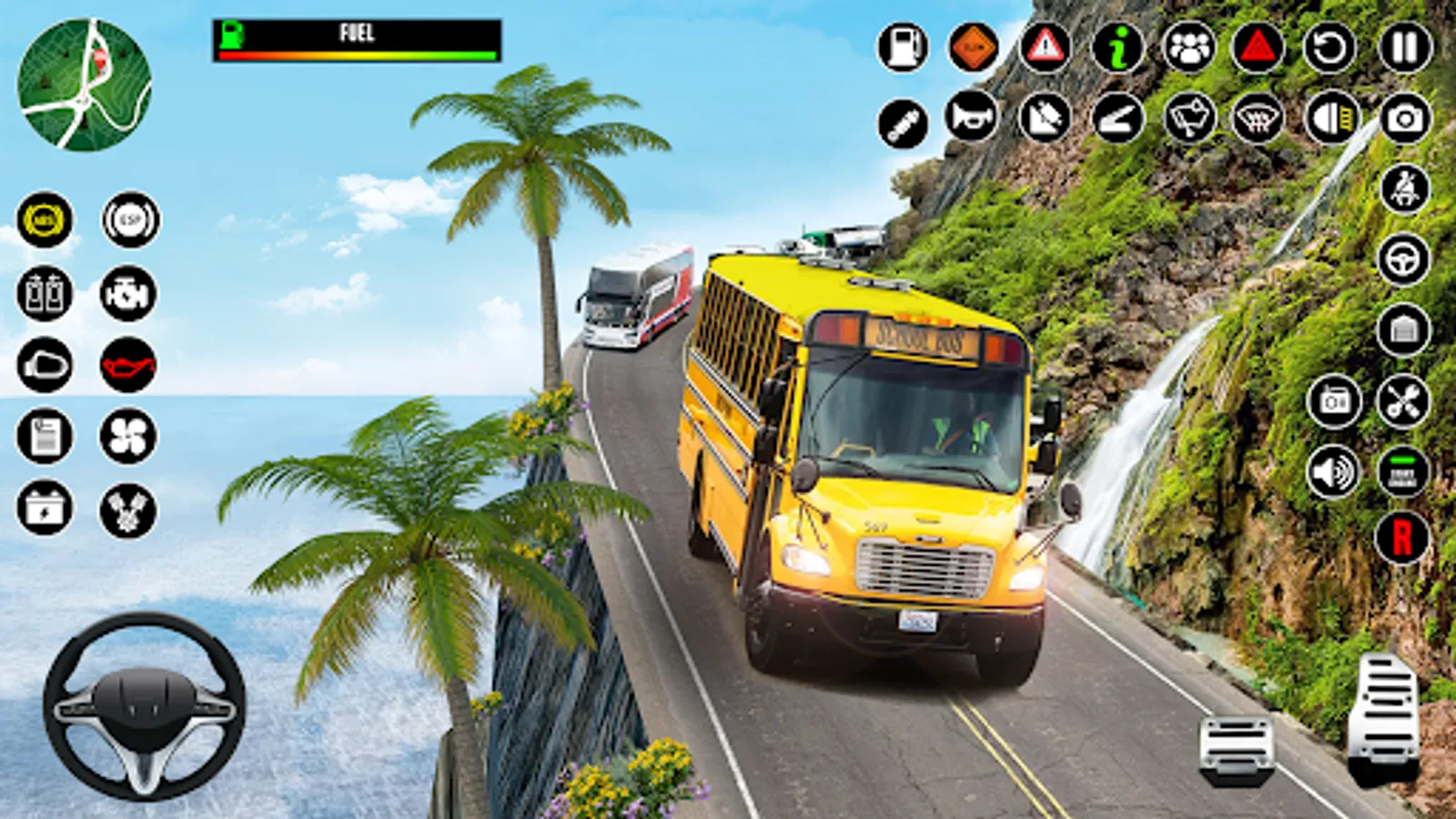The width and height of the screenshot is (1456, 819).
Task: Honk the horn icon
Action: pyautogui.click(x=972, y=116)
